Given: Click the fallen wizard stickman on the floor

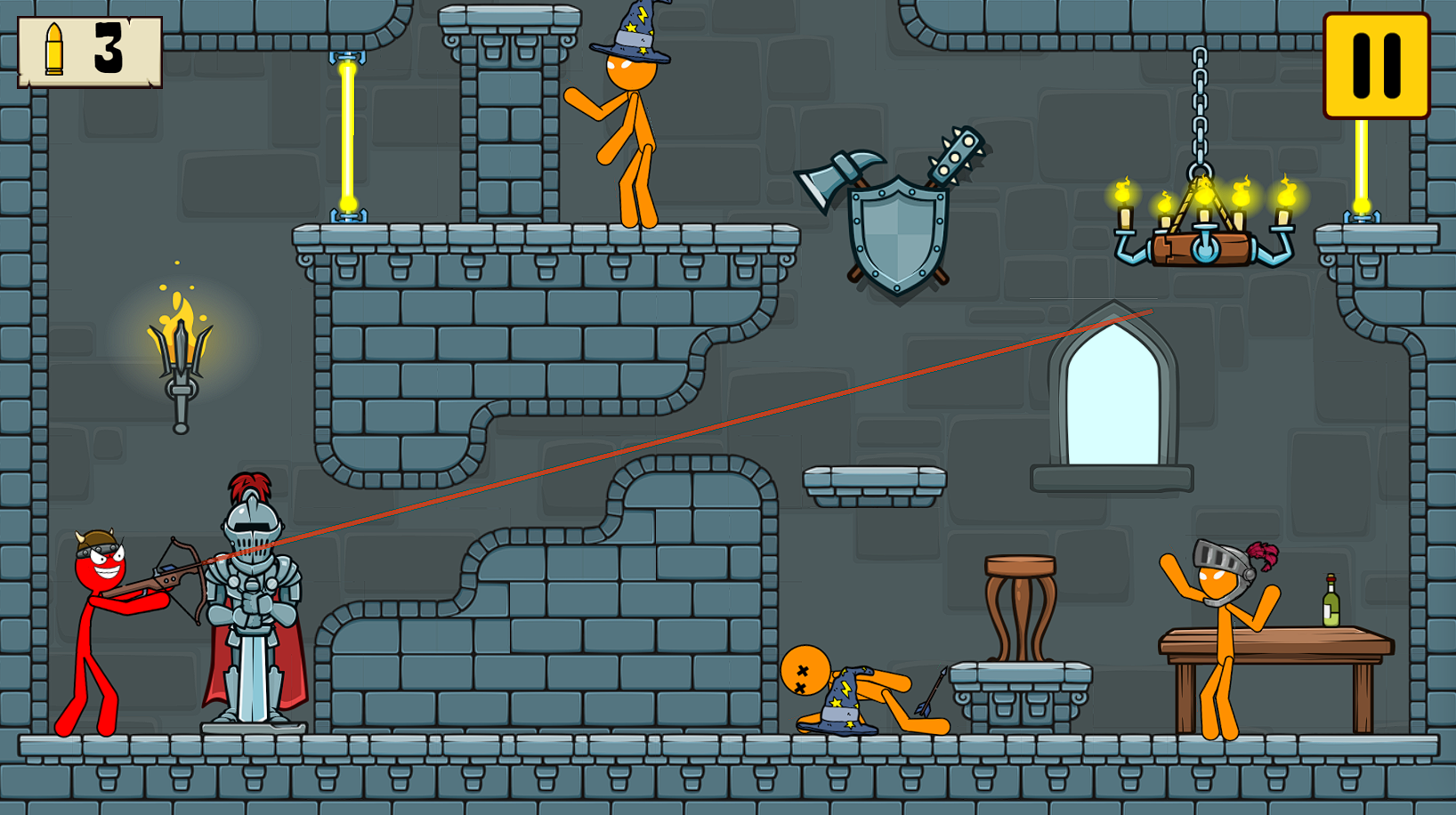Looking at the screenshot, I should pos(845,694).
